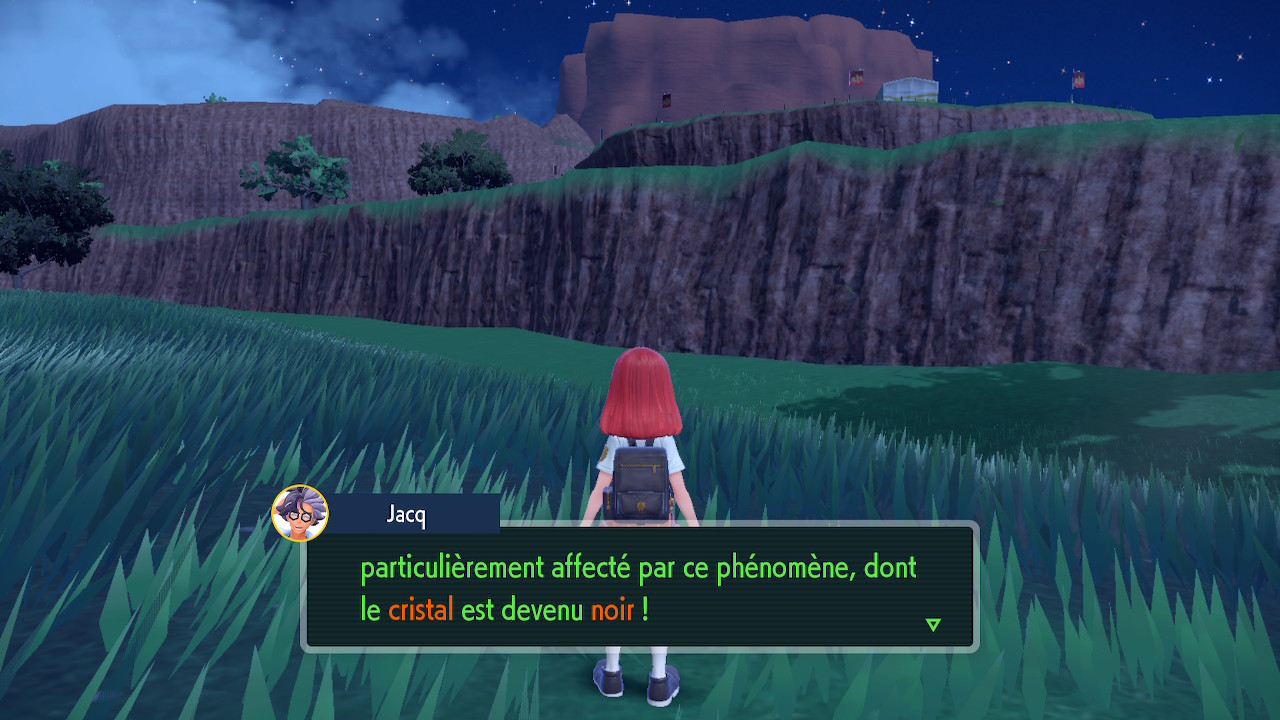Screen dimensions: 1280x720
Task: Advance dialogue with the green arrow
Action: click(933, 625)
